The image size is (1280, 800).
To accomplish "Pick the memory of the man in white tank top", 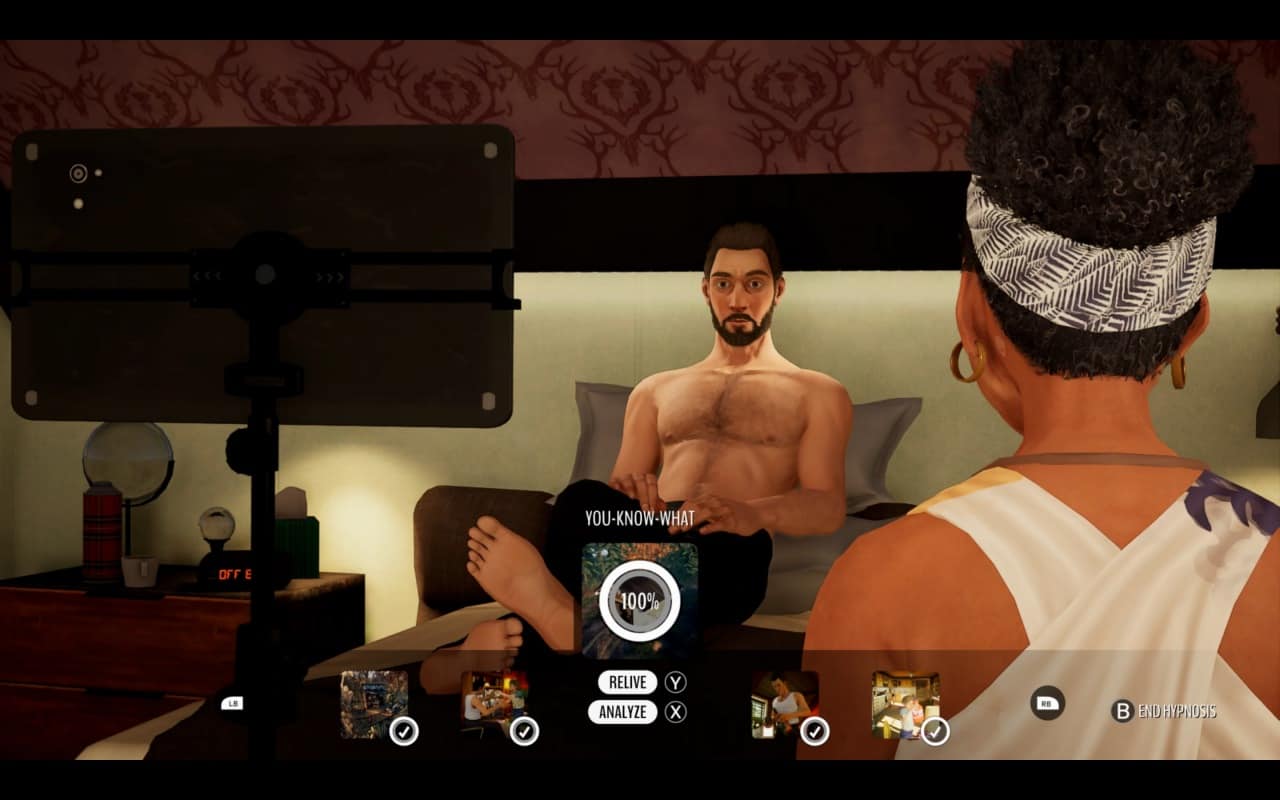I will (785, 704).
